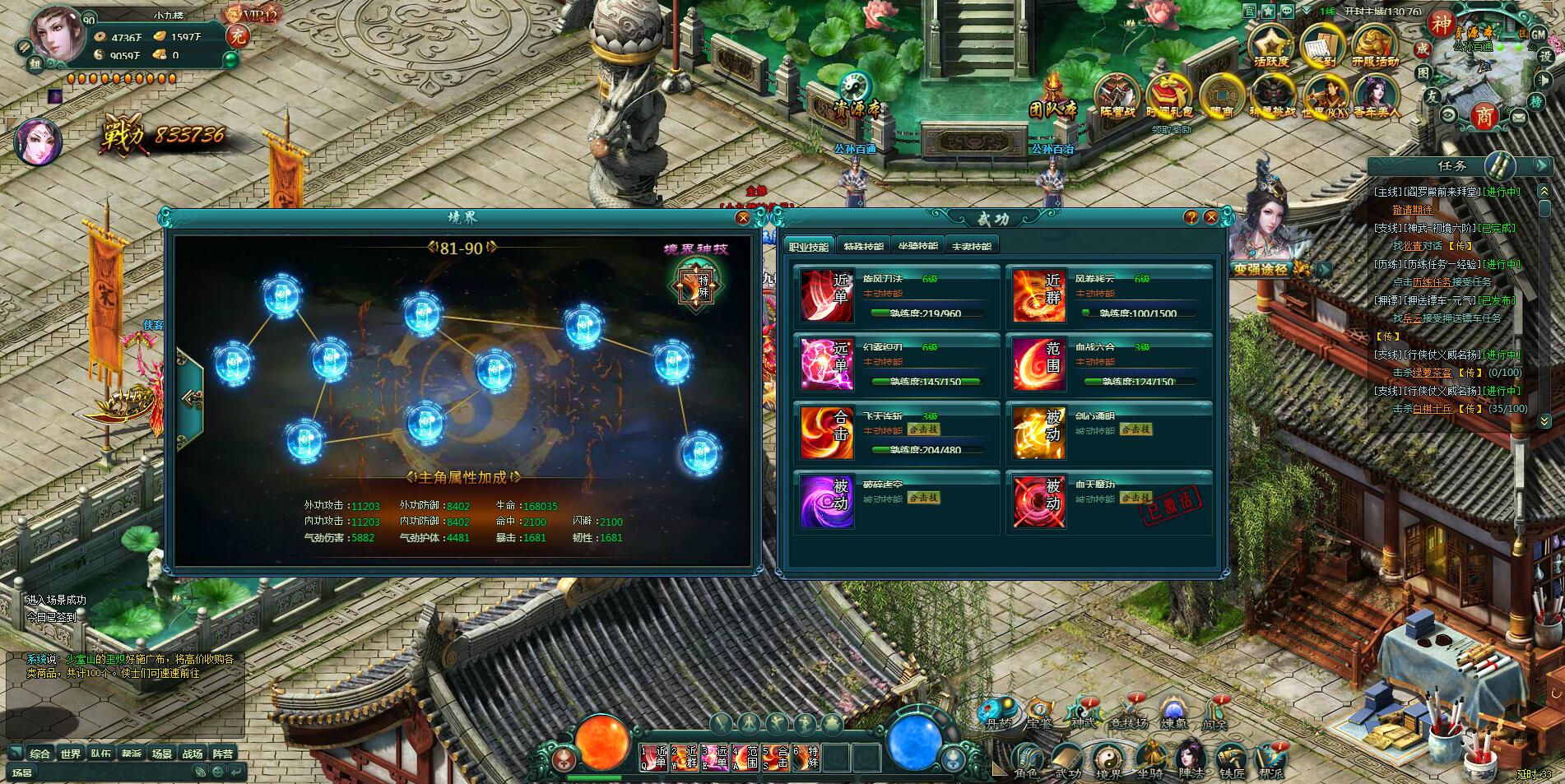Open the 商 shop icon on right edge
Image resolution: width=1565 pixels, height=784 pixels.
pyautogui.click(x=1485, y=114)
